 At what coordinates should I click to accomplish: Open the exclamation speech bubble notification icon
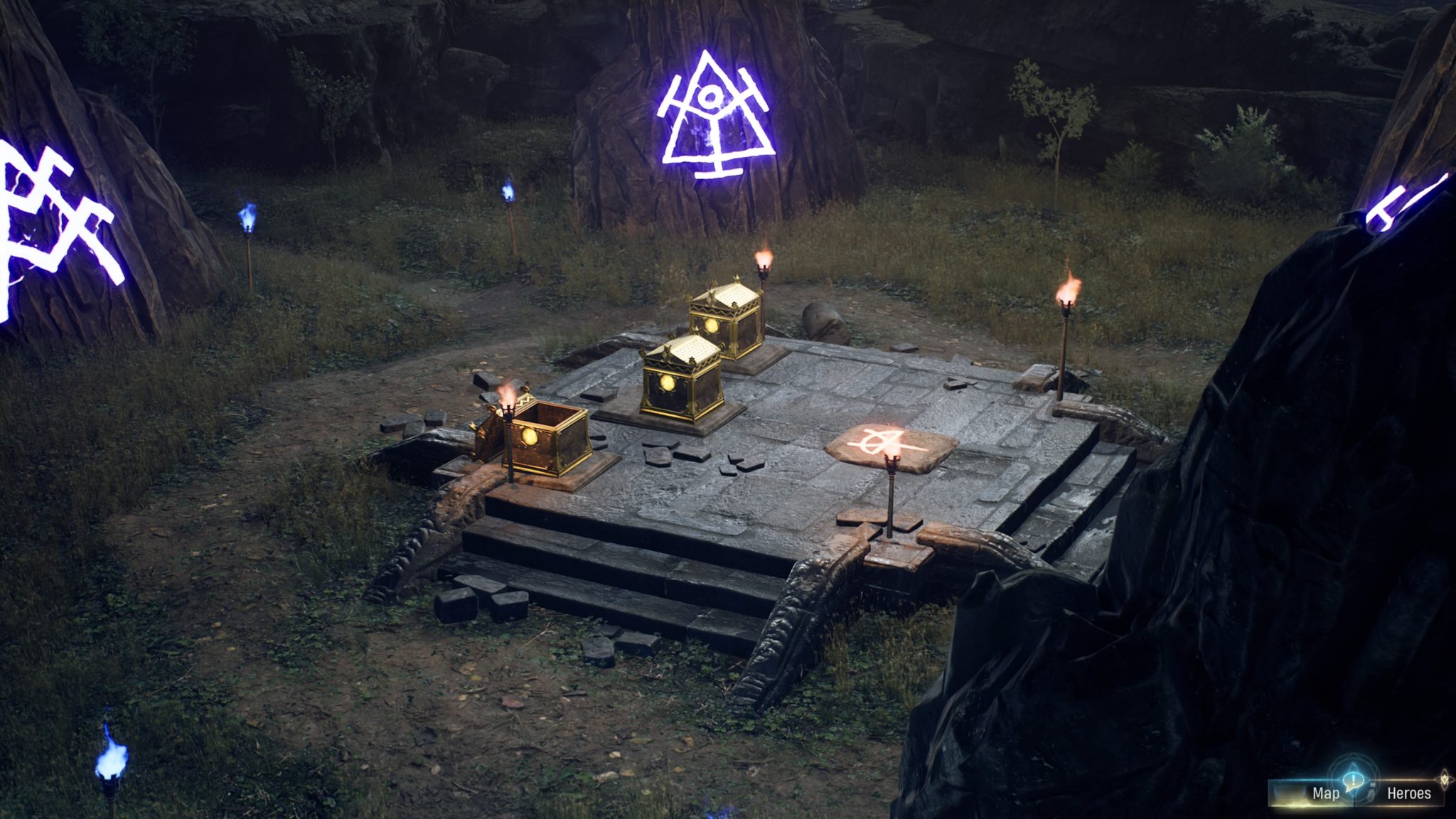(1354, 781)
